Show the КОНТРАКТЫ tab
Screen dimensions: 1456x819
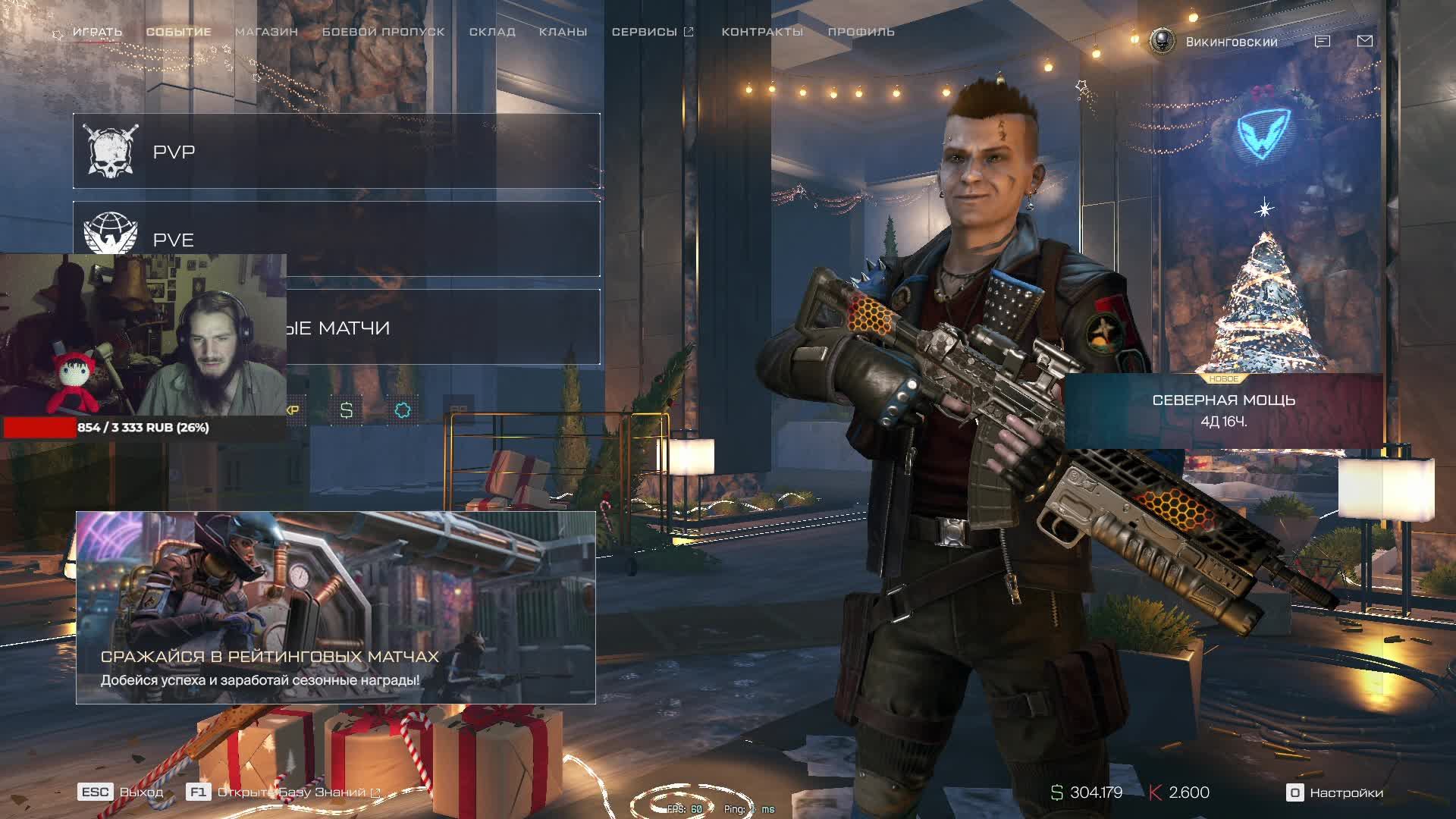click(762, 32)
